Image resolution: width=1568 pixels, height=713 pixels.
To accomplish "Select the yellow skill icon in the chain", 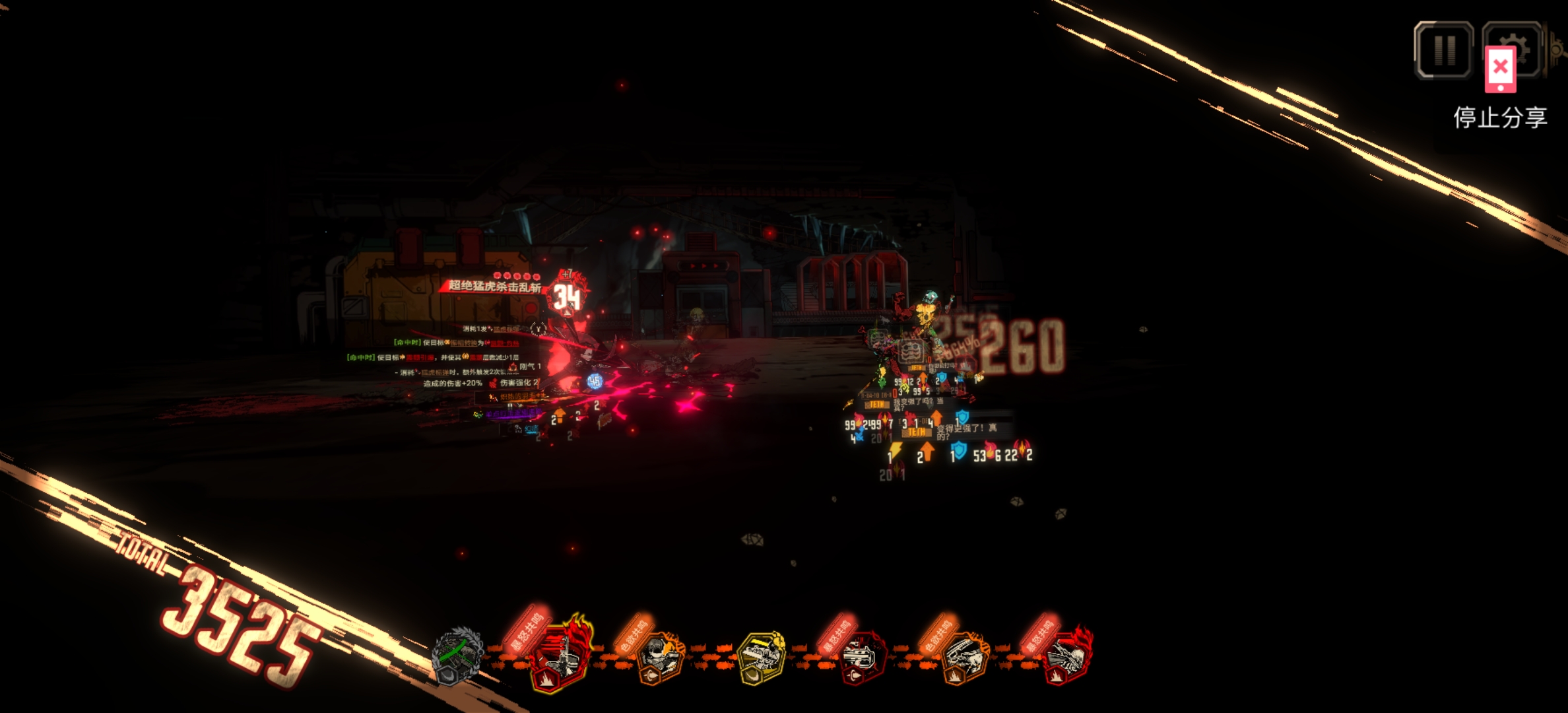I will pos(762,657).
